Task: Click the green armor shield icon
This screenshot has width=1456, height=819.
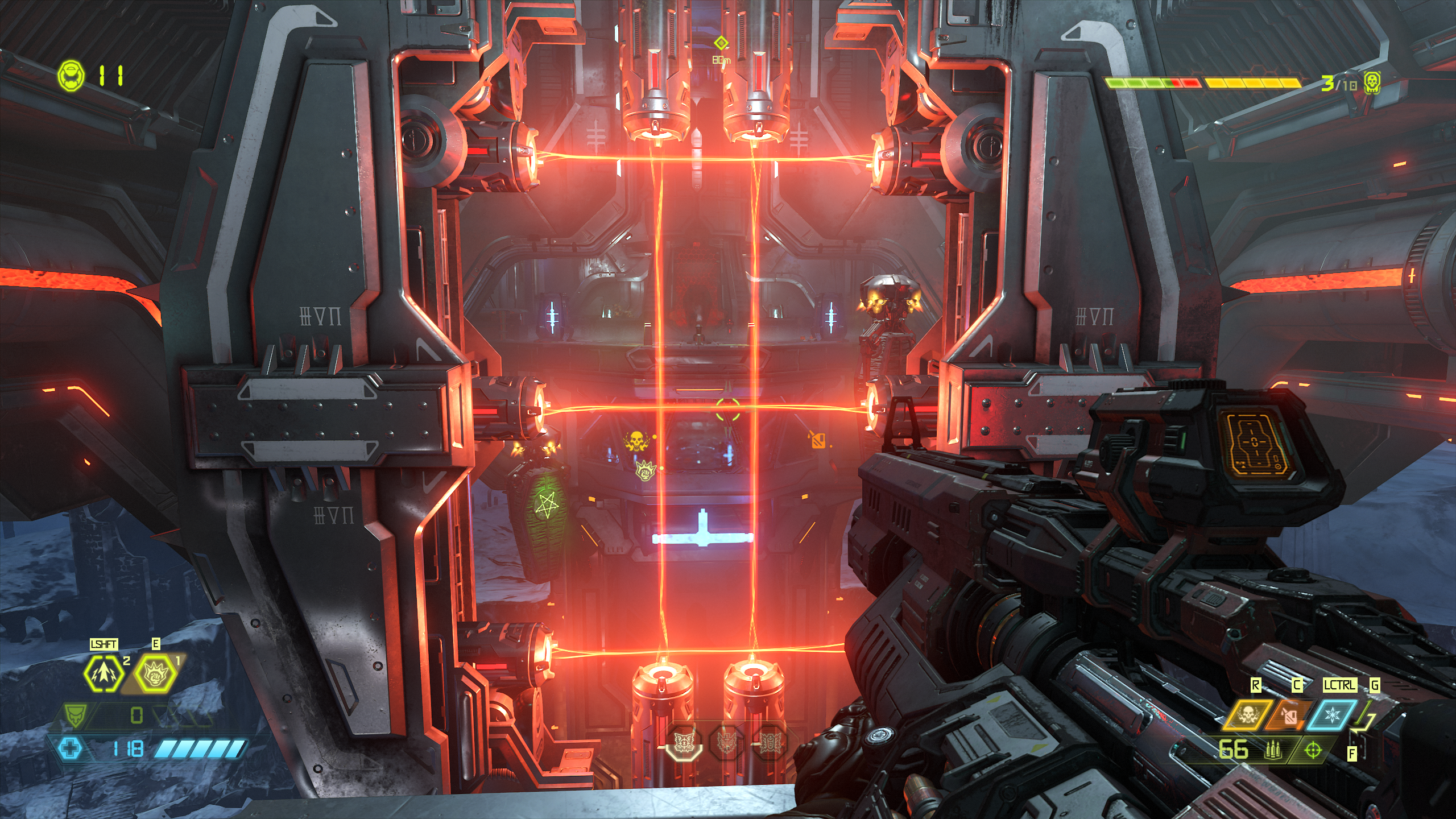Action: coord(75,714)
